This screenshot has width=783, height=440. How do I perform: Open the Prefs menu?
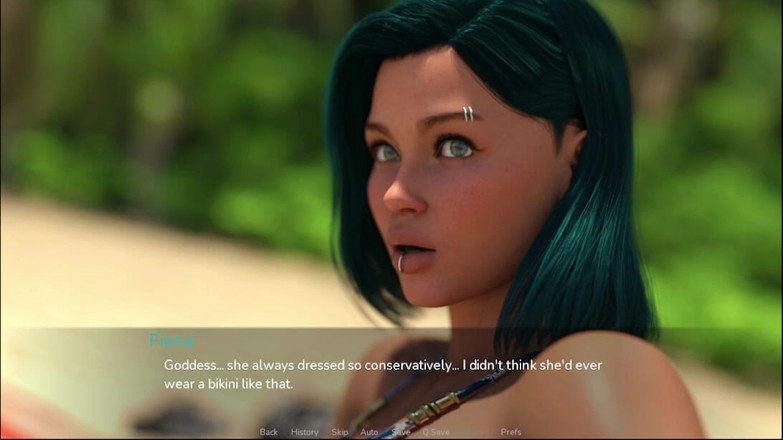pos(511,432)
